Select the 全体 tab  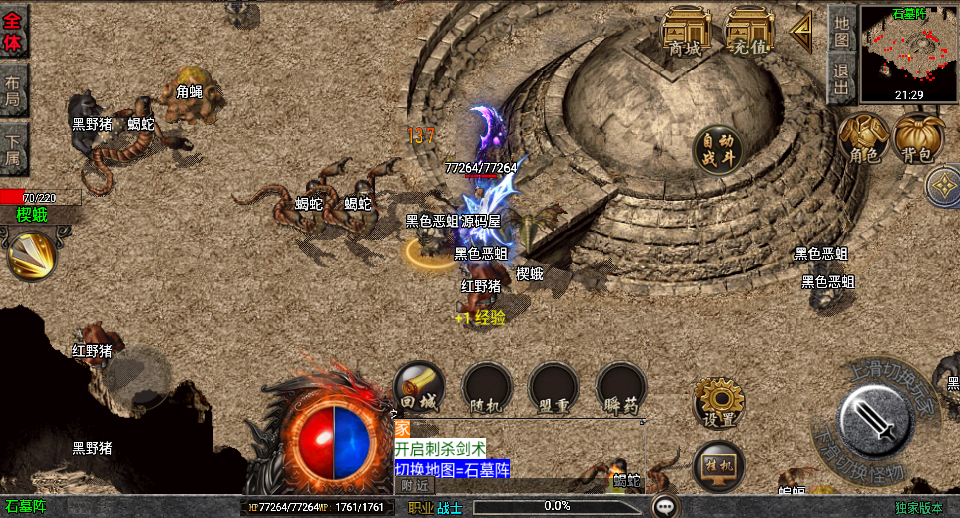(x=13, y=31)
